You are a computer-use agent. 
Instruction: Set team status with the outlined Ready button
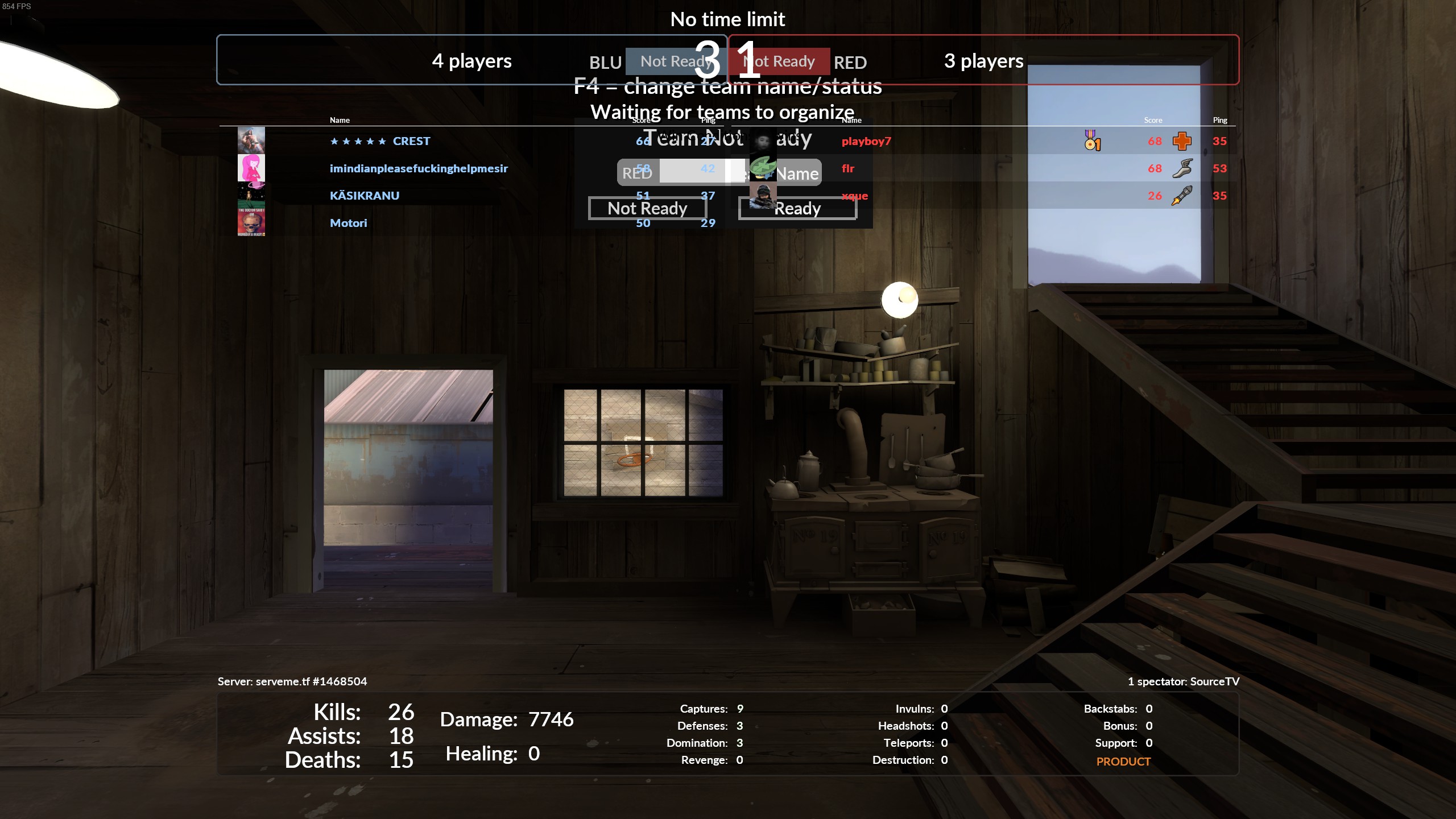797,208
